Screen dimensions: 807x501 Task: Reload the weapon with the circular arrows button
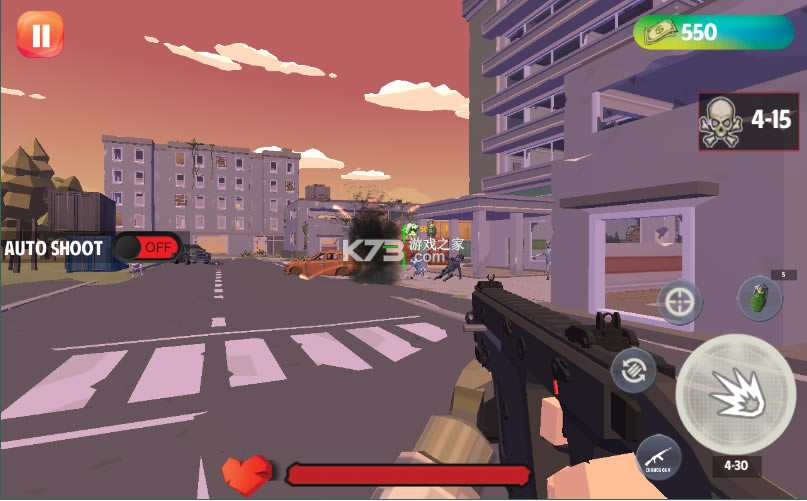(634, 371)
